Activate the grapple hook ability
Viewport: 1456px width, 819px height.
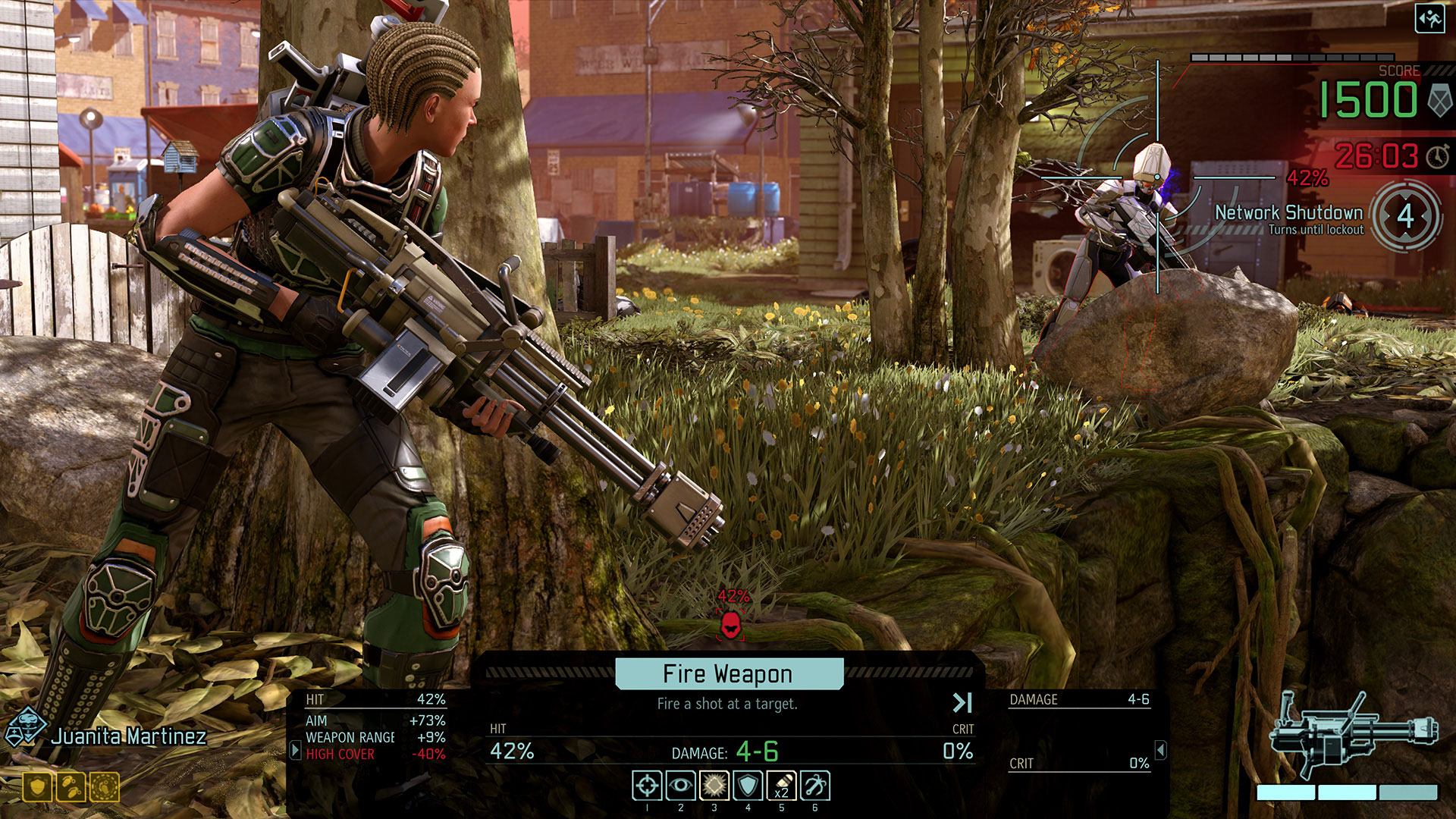coord(815,786)
